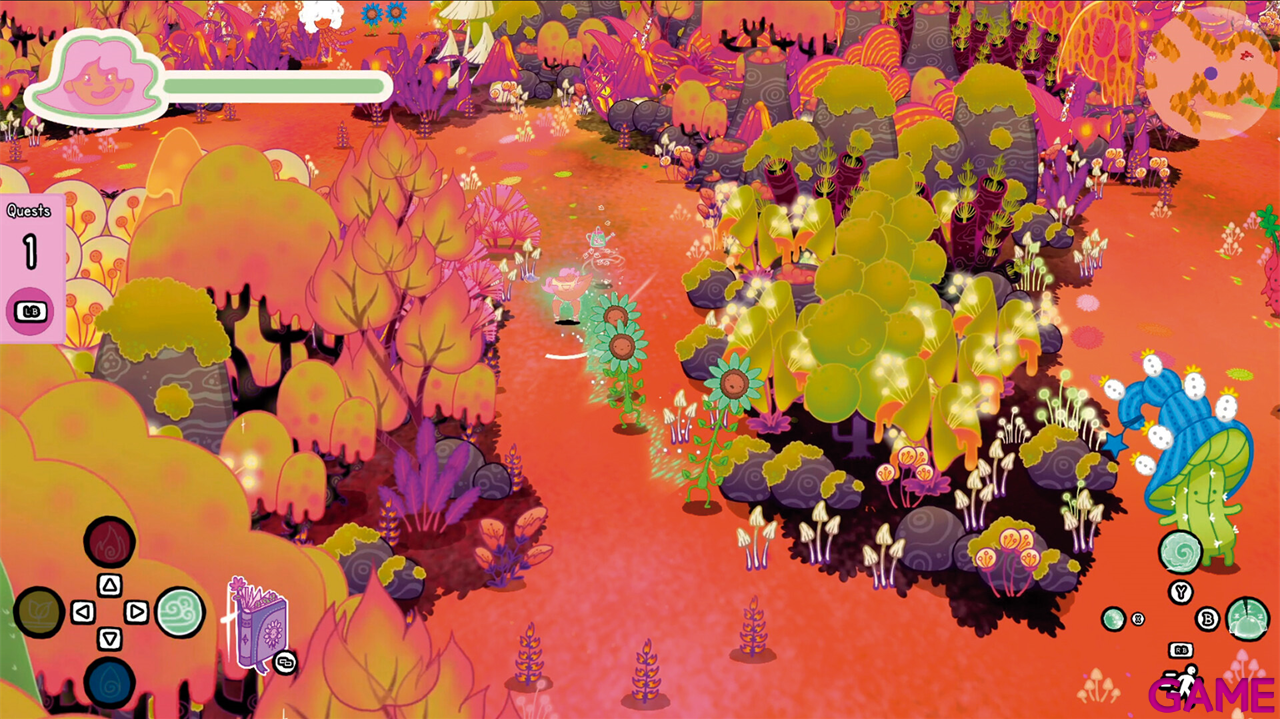Trigger the green dome burst ability
Screen dimensions: 1280x719
click(x=1247, y=619)
